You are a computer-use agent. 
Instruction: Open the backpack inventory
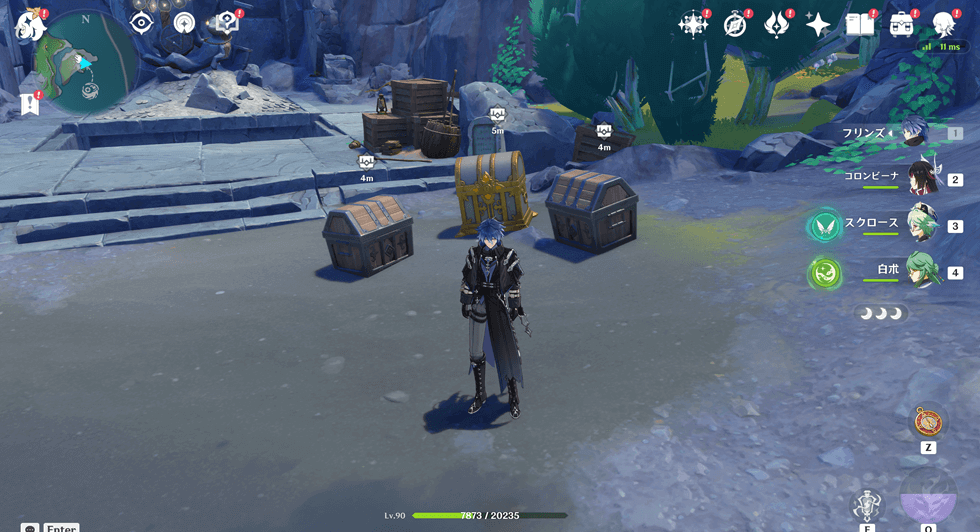[902, 24]
